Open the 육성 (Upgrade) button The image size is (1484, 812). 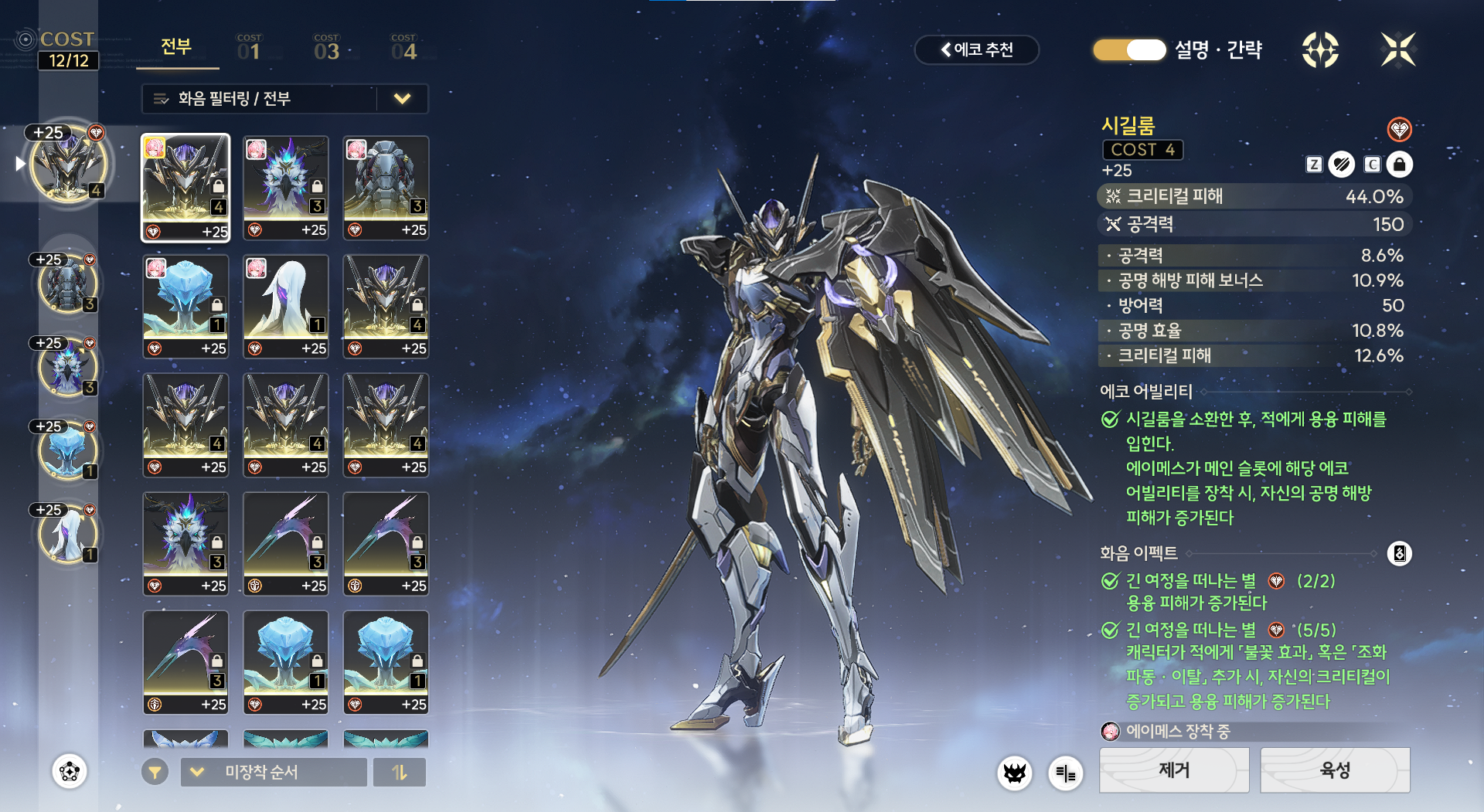pyautogui.click(x=1335, y=770)
